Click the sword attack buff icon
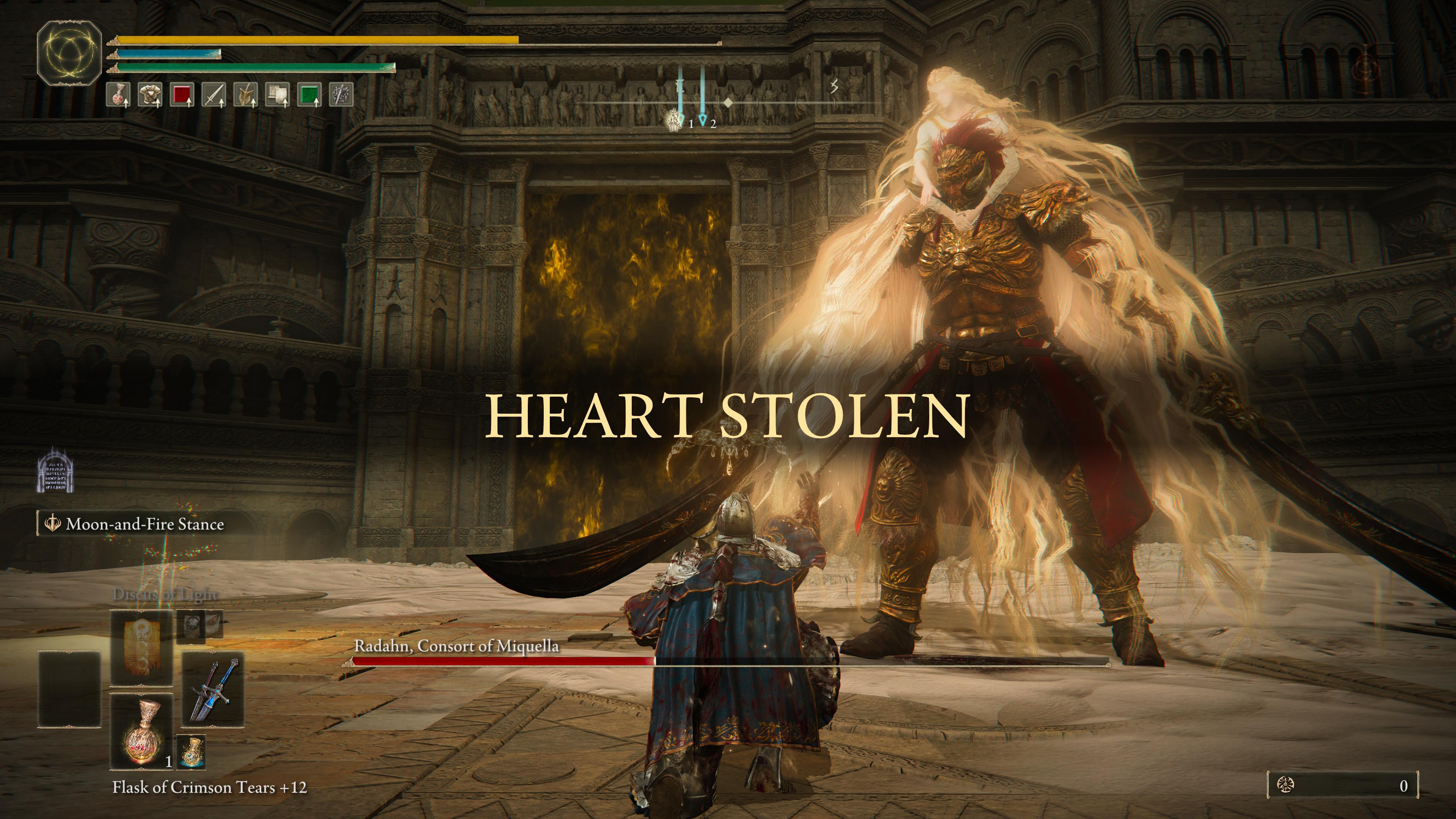 pos(215,95)
